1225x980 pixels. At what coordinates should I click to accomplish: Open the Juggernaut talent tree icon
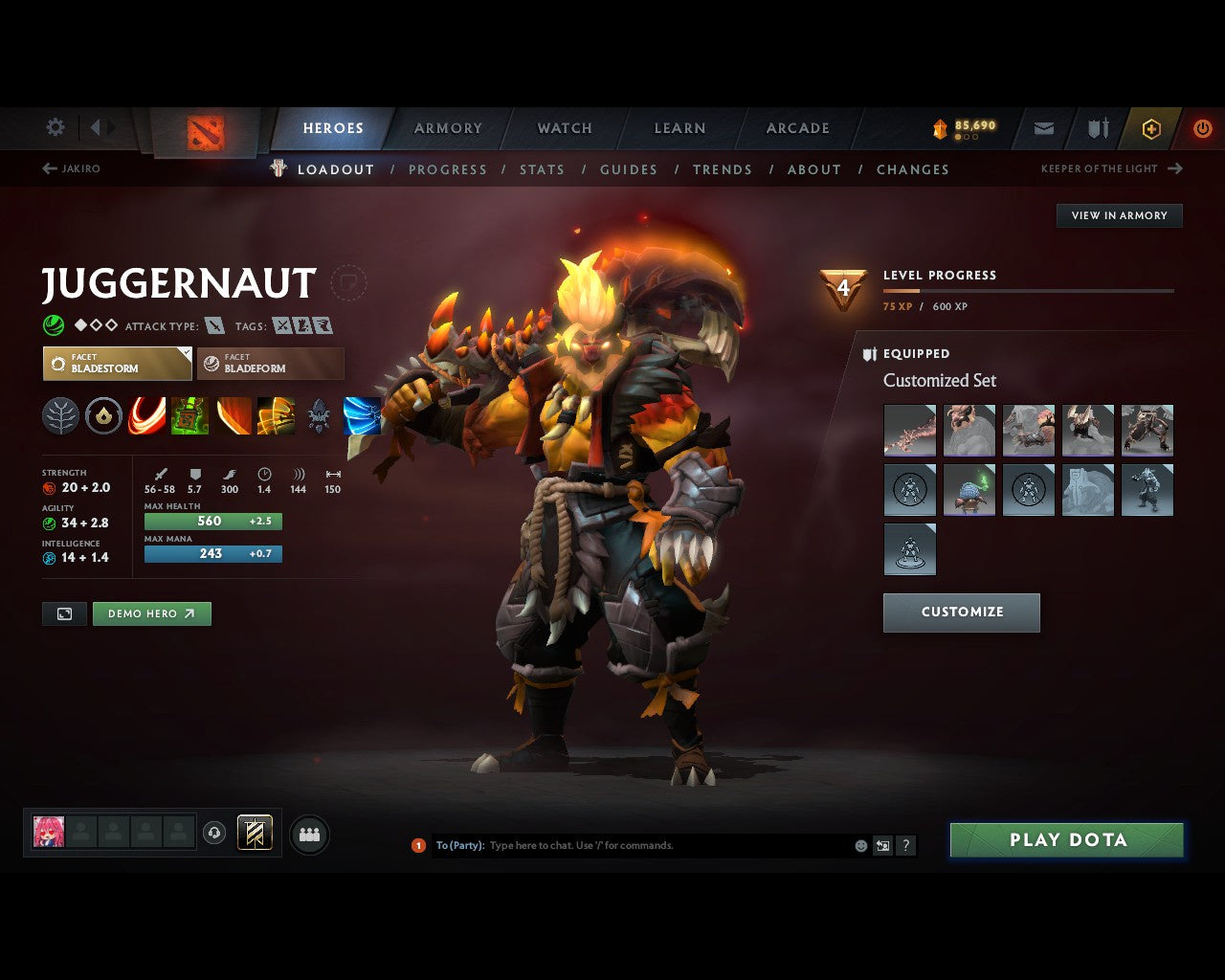(60, 415)
